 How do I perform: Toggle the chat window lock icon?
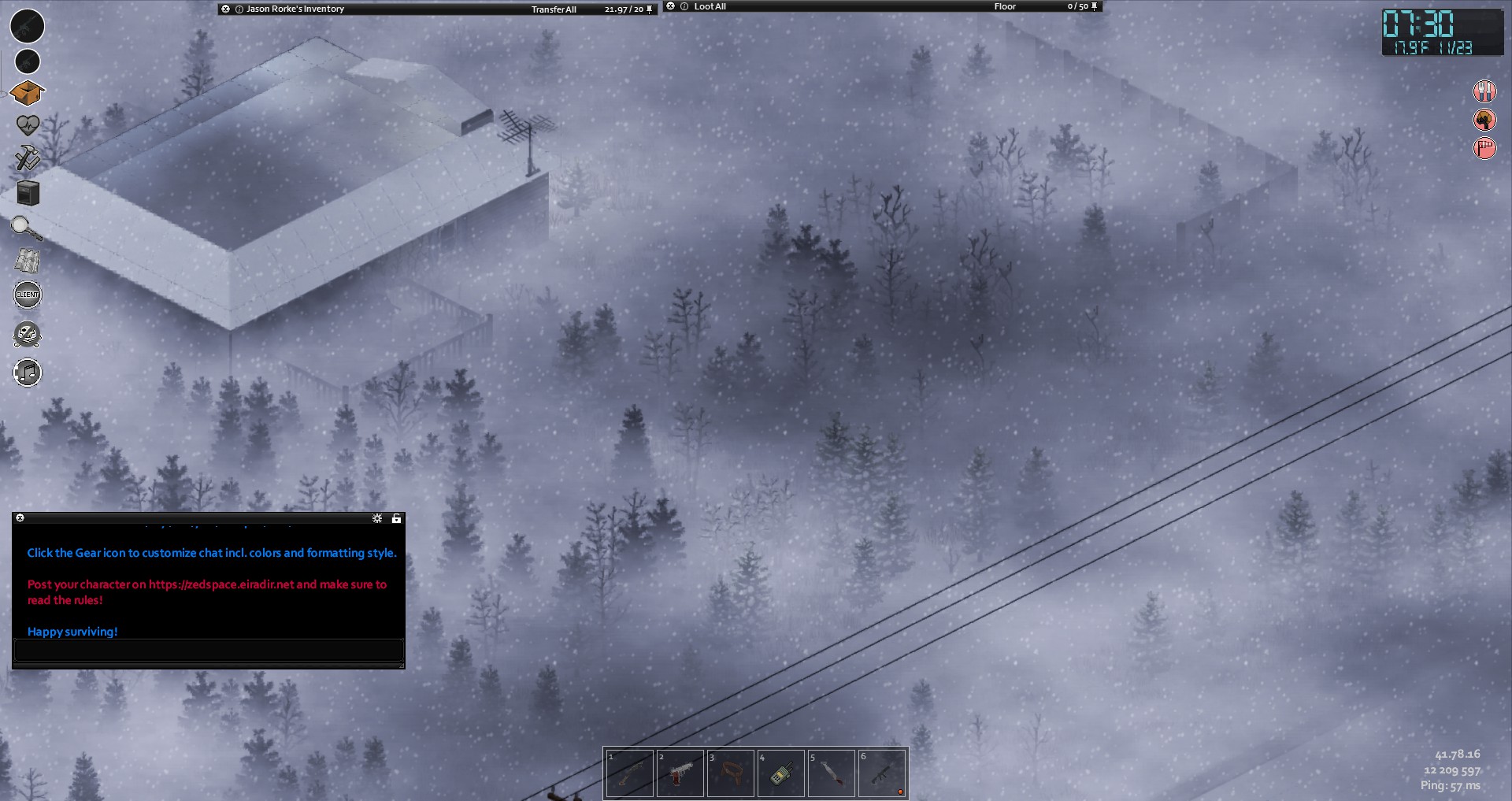click(x=396, y=518)
